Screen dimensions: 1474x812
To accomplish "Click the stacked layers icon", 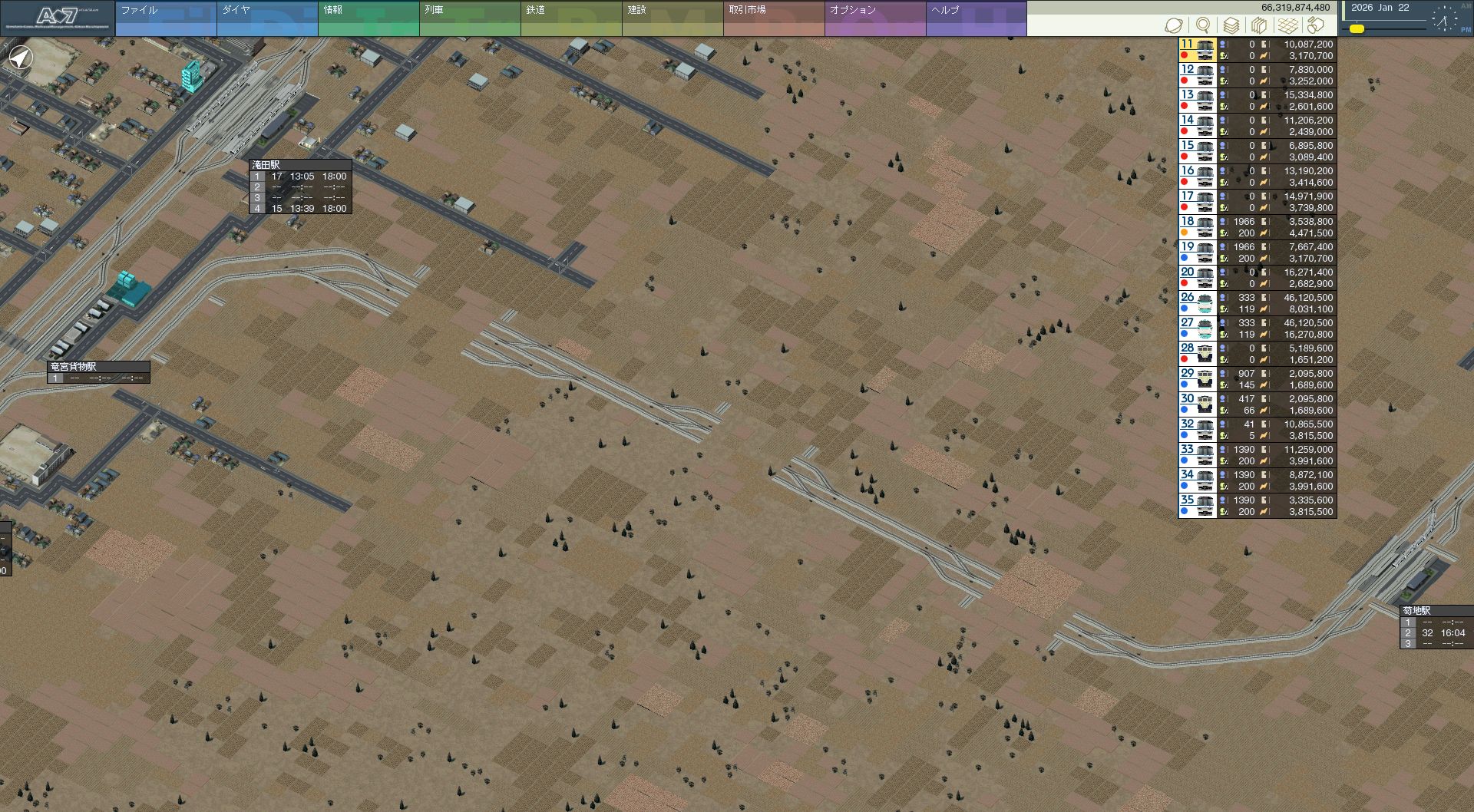I will coord(1231,26).
